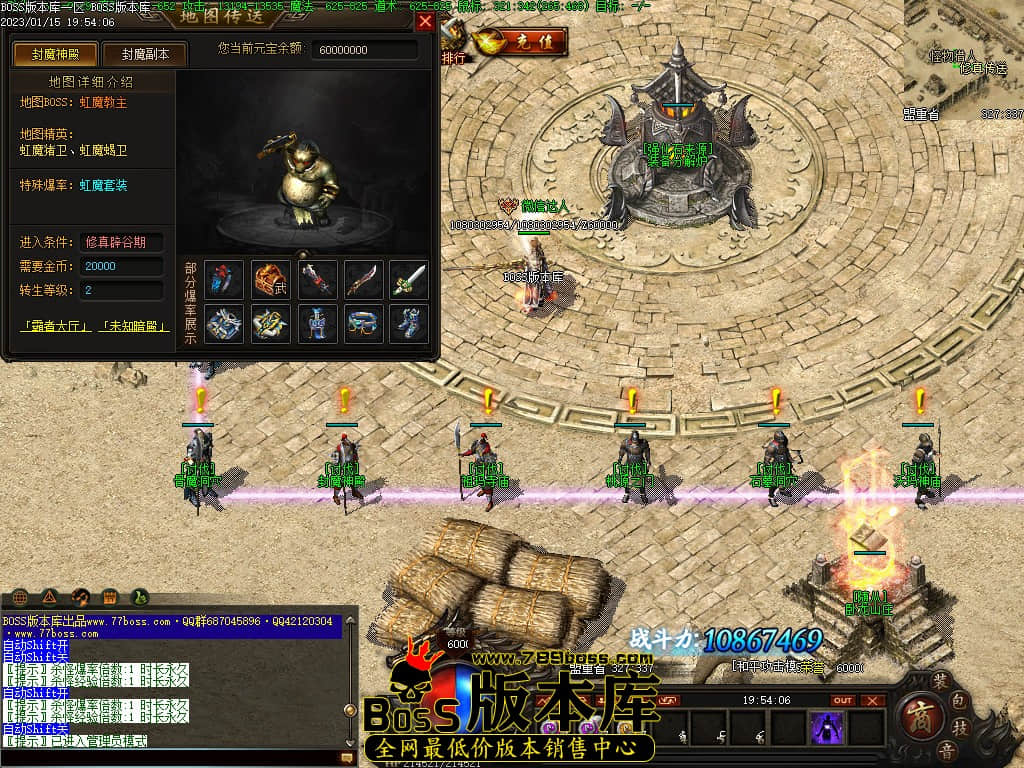Click the OUT button on bottom bar

[x=843, y=700]
